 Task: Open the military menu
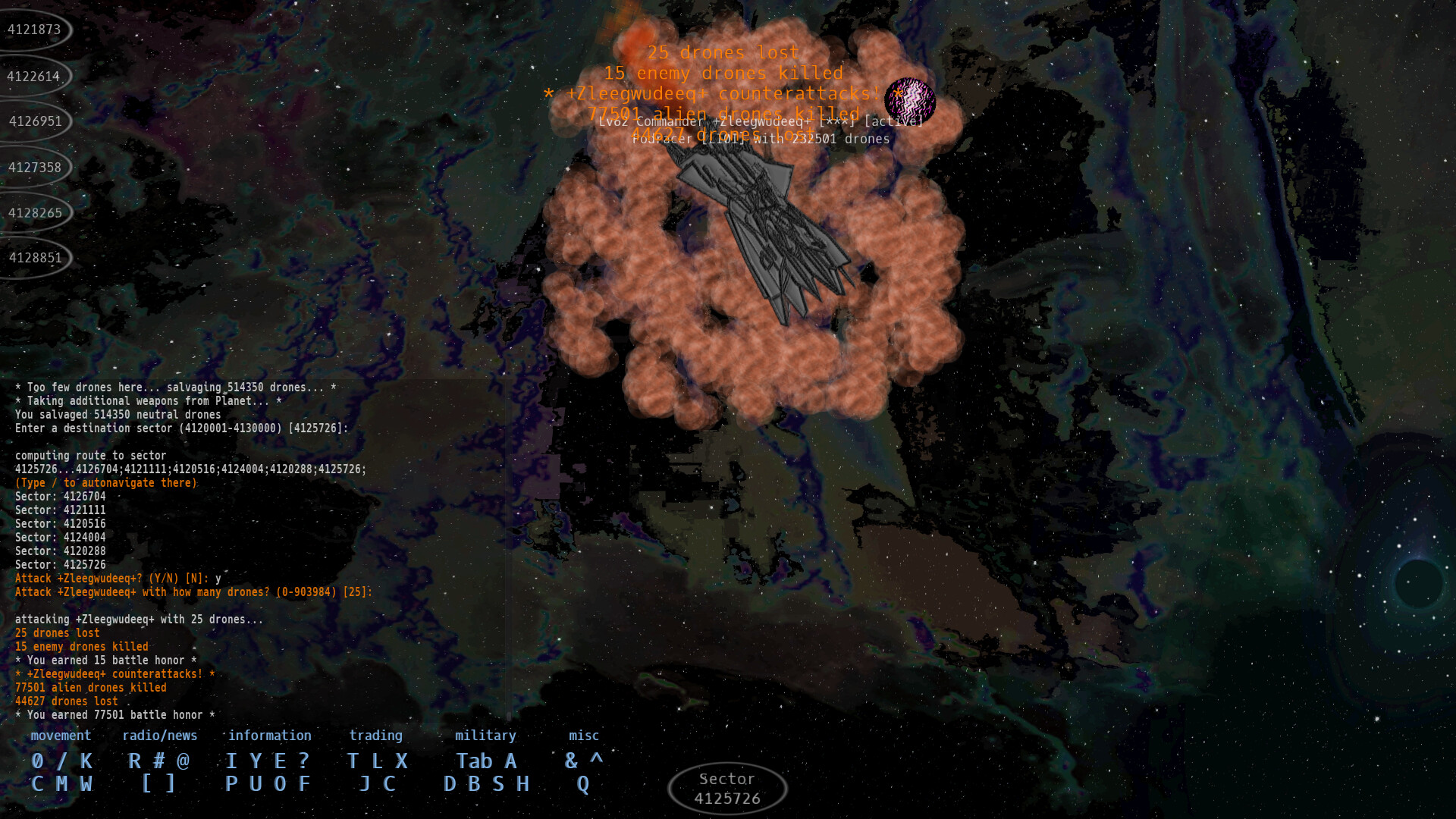(485, 735)
